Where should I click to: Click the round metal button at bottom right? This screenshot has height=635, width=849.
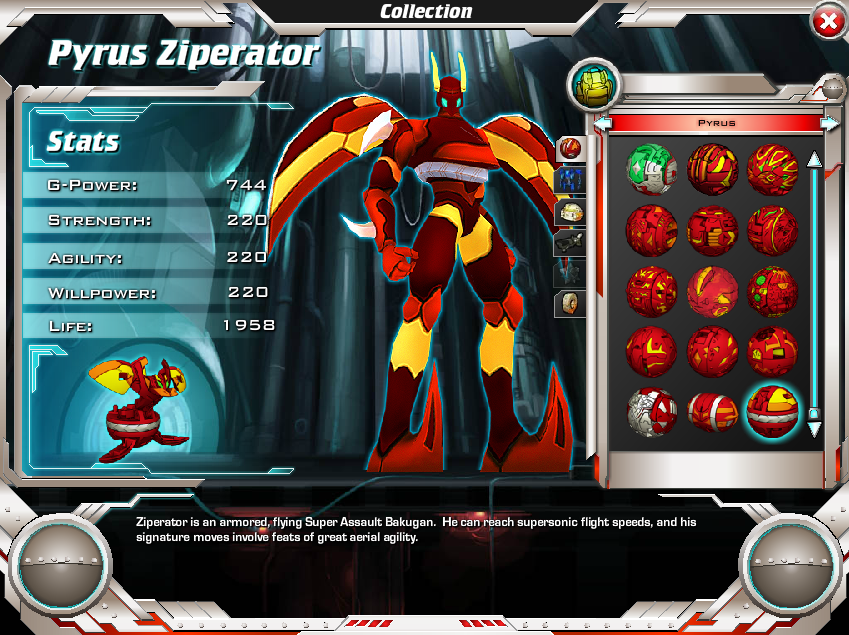click(x=789, y=563)
